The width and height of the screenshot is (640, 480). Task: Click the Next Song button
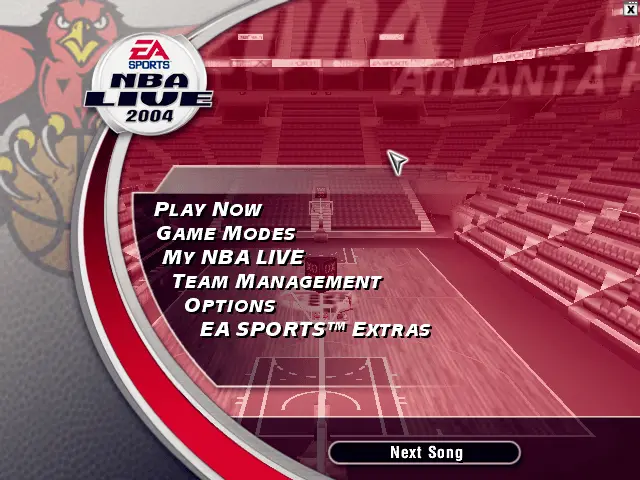point(425,453)
